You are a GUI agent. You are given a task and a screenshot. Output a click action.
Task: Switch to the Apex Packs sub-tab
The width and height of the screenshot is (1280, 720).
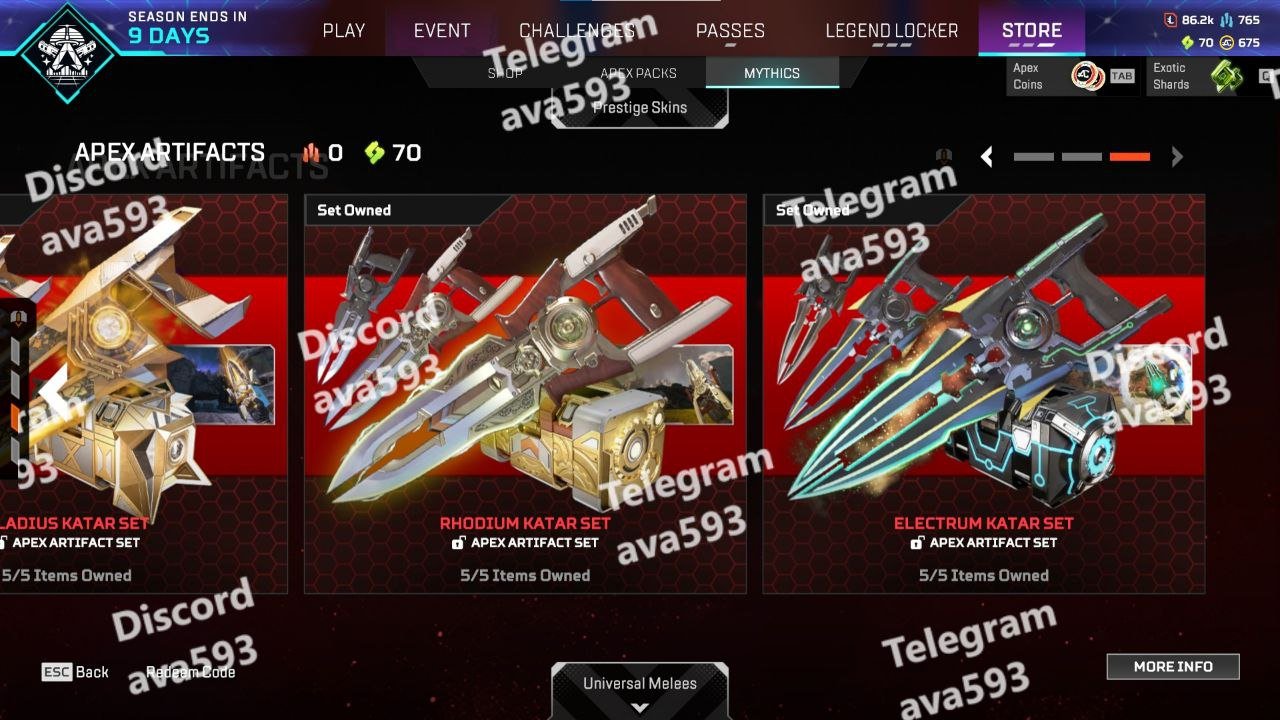tap(638, 73)
